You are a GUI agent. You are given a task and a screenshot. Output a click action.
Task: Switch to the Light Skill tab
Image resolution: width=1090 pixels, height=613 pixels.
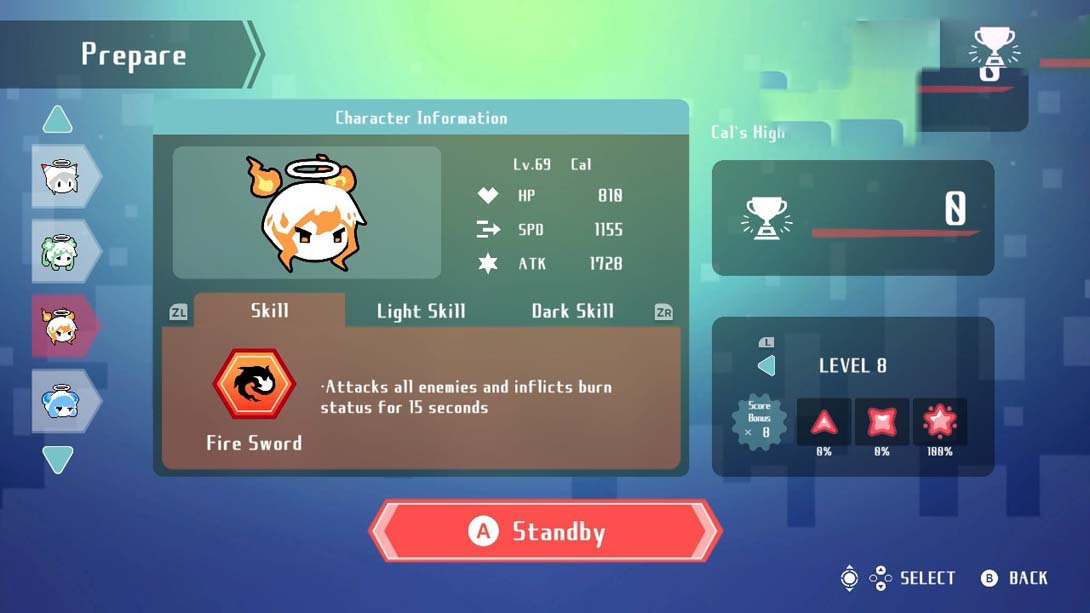[x=421, y=311]
